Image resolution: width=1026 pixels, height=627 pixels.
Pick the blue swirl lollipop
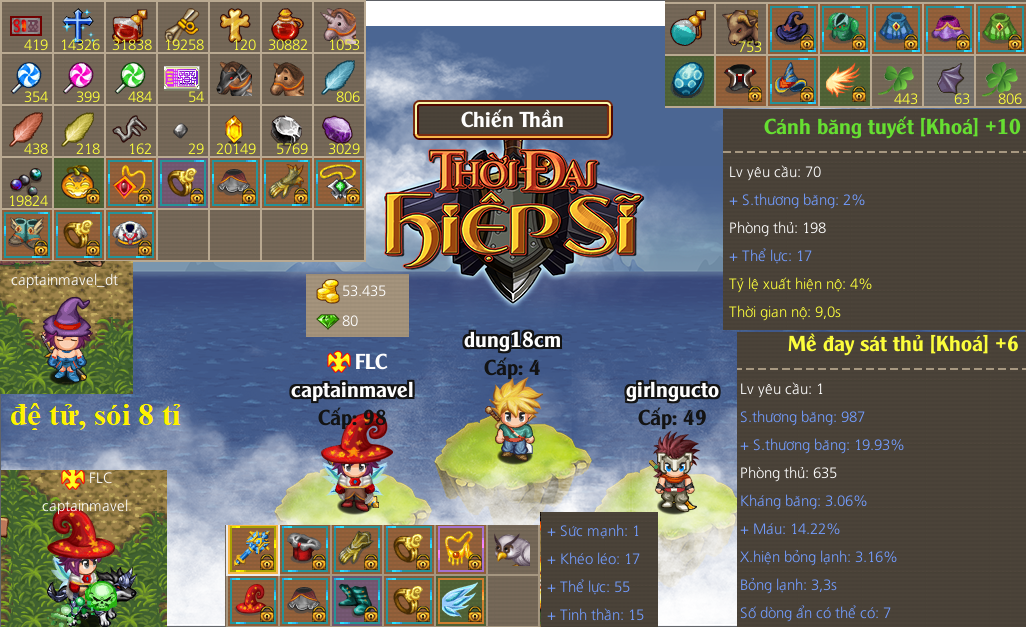26,77
